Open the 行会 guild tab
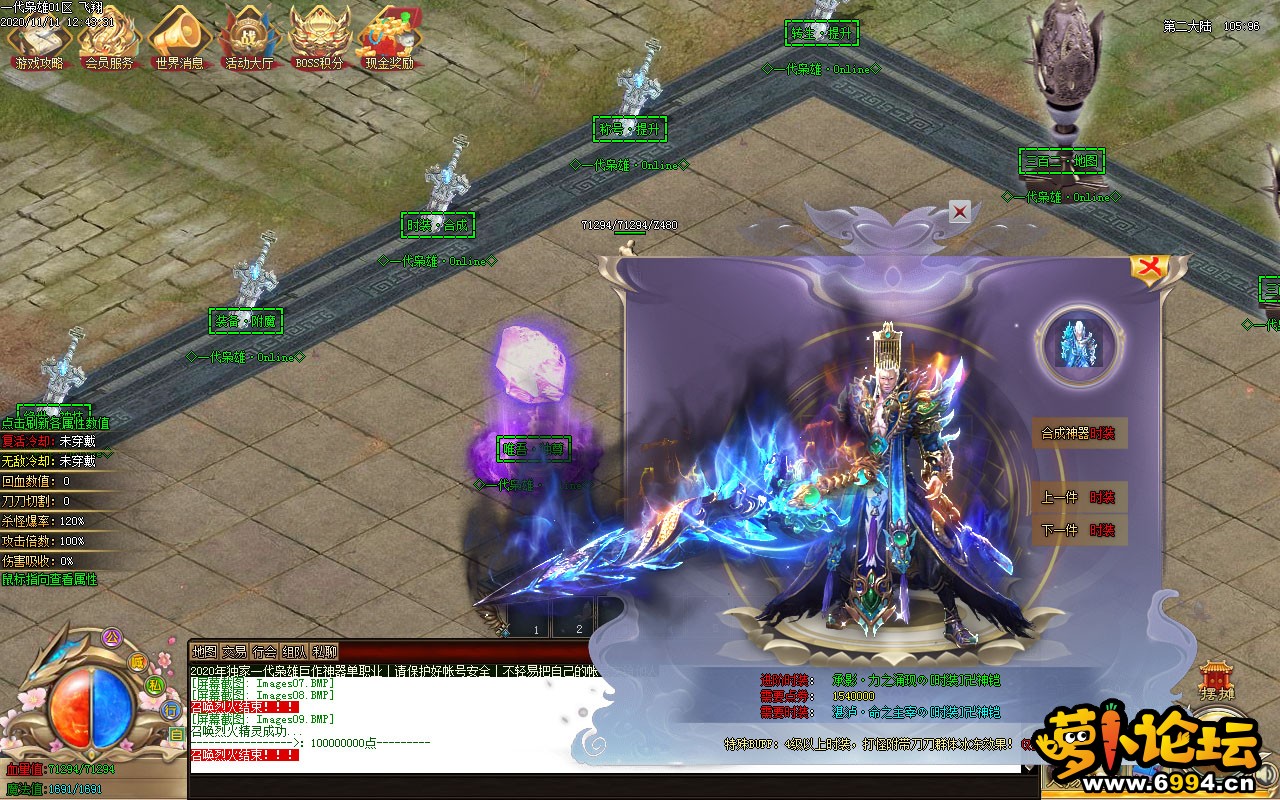The image size is (1280, 800). (x=265, y=652)
